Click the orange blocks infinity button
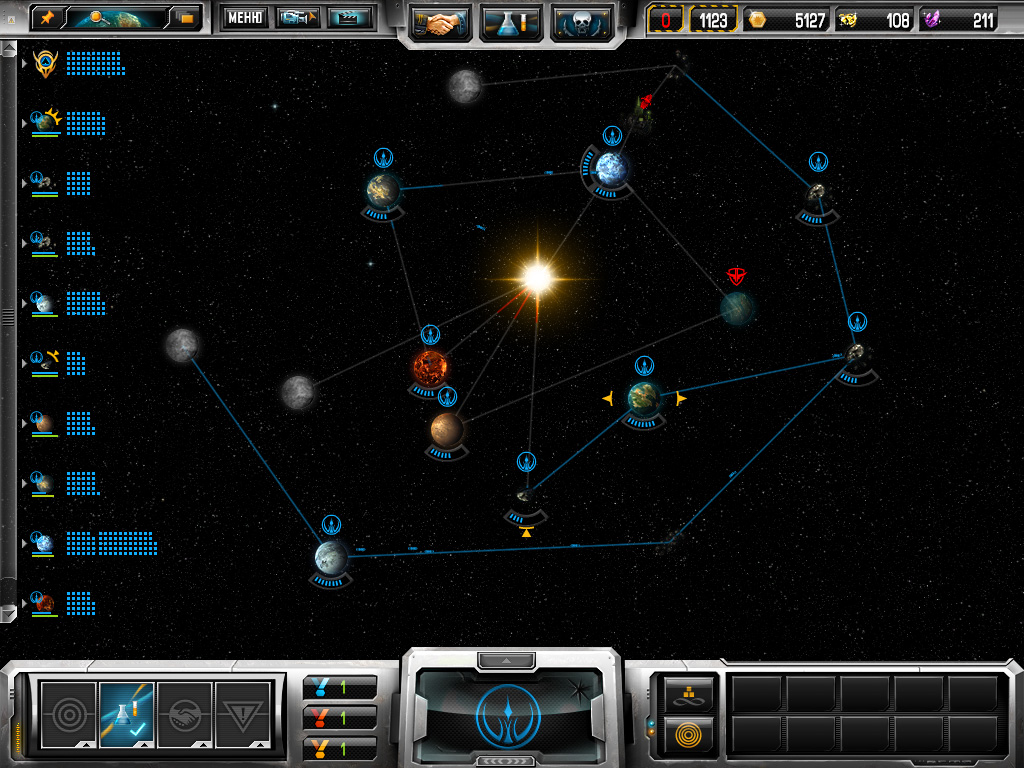1024x768 pixels. (x=685, y=692)
